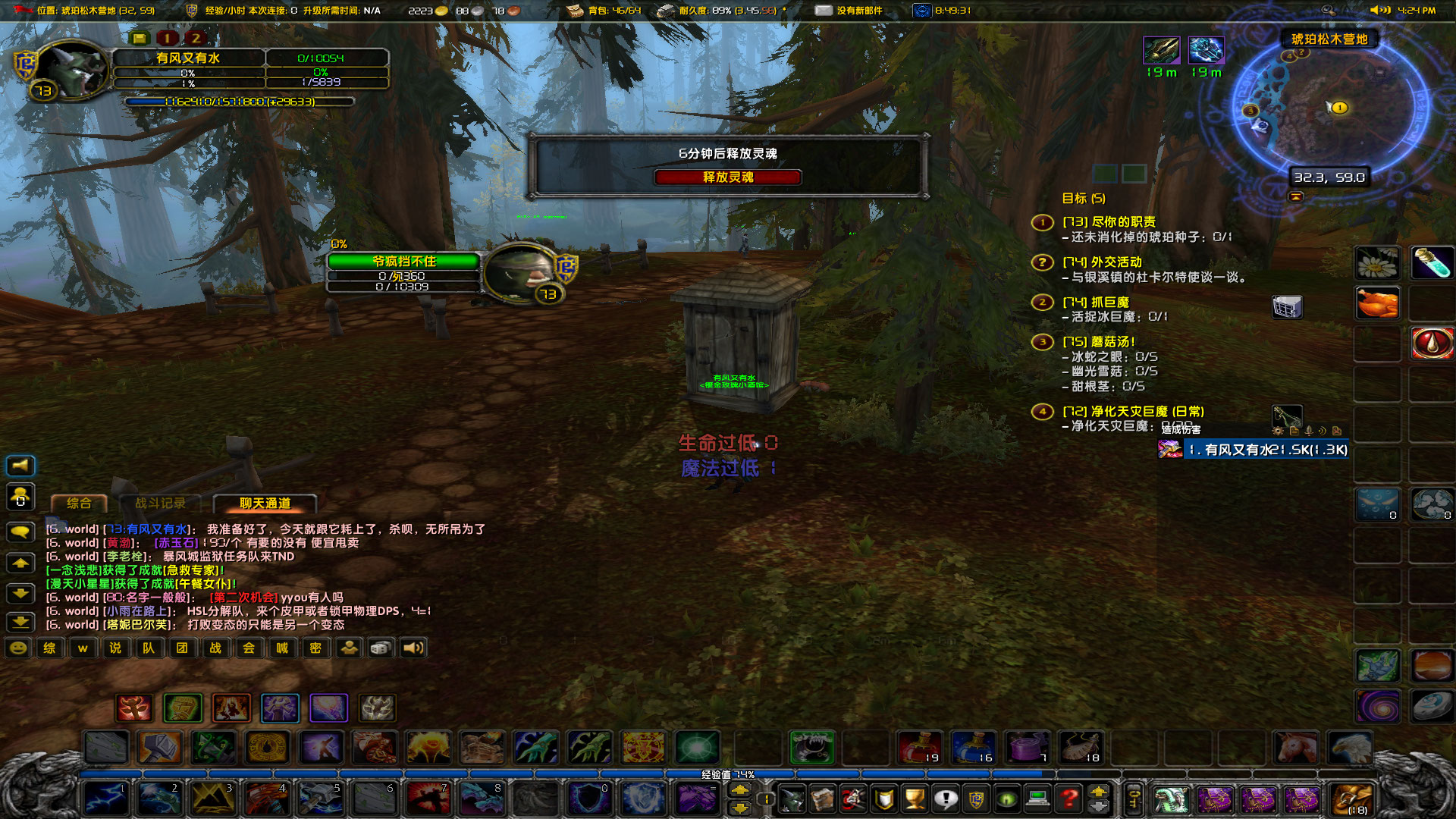The image size is (1456, 819).
Task: Open quest log exclamation mark icon
Action: (x=945, y=800)
